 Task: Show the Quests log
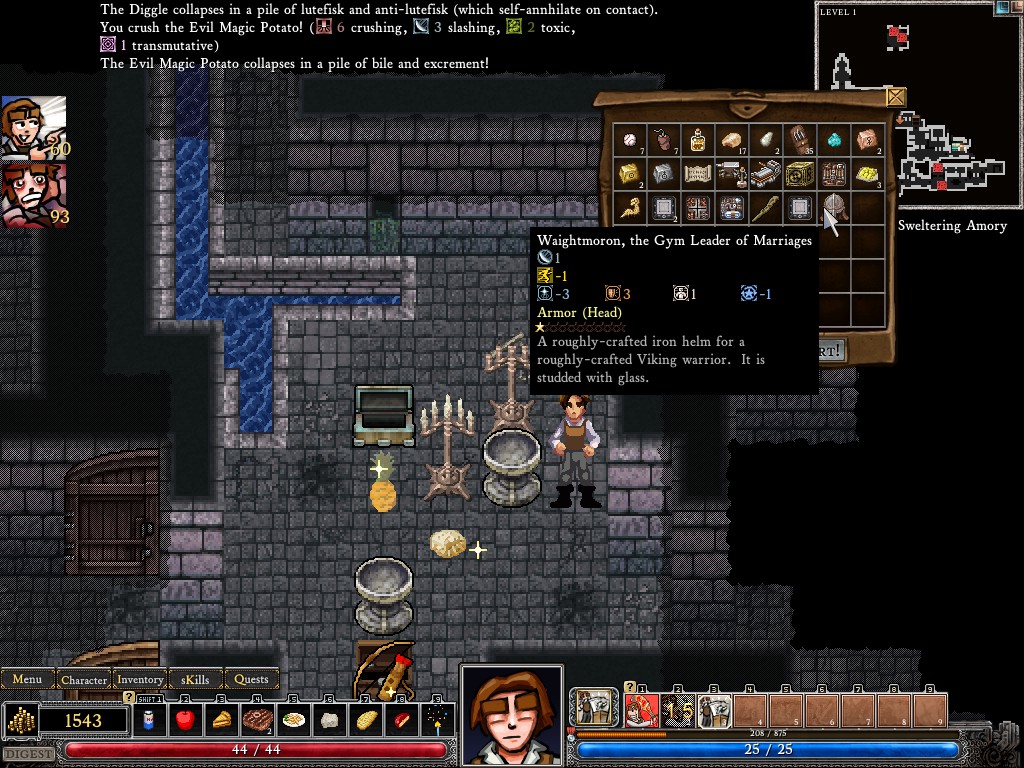251,679
